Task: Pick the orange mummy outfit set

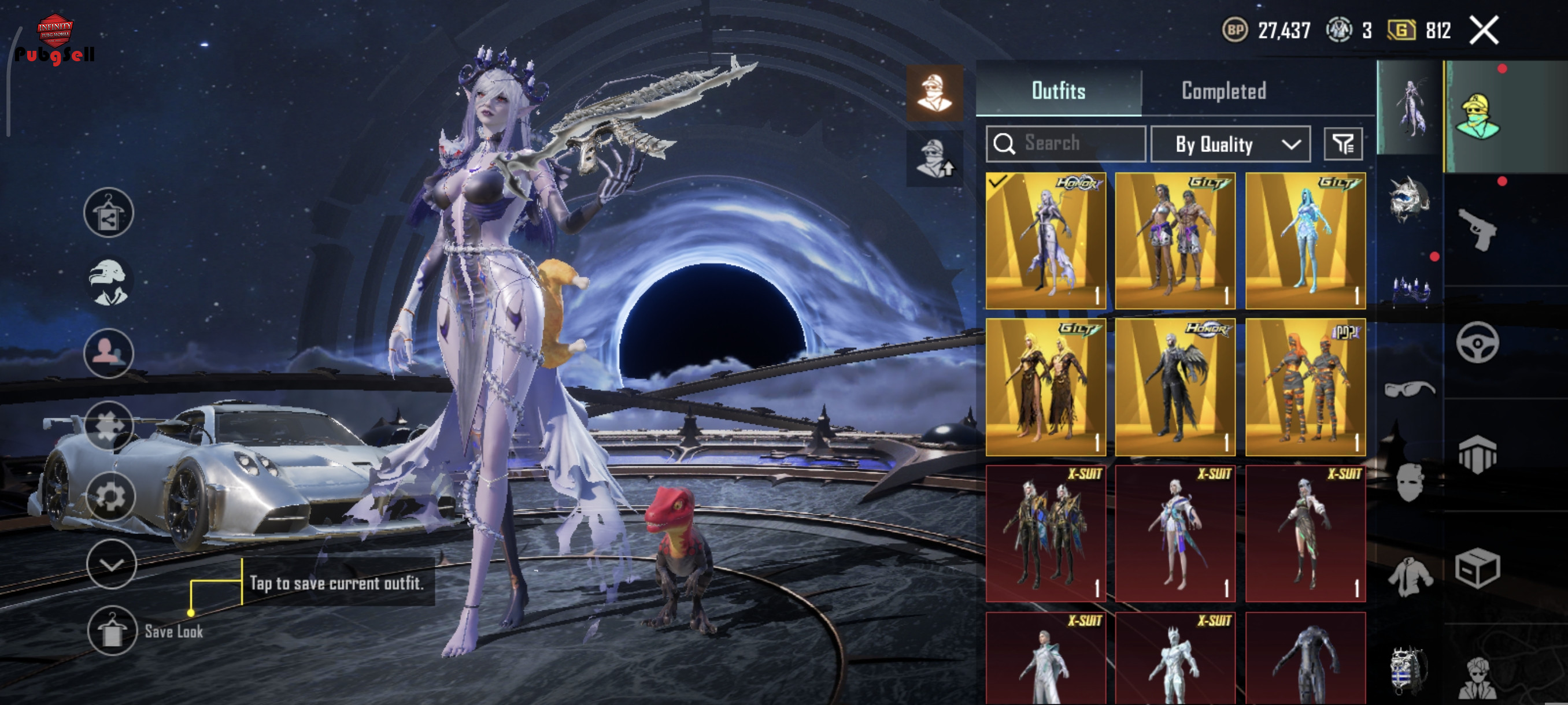Action: point(1305,387)
